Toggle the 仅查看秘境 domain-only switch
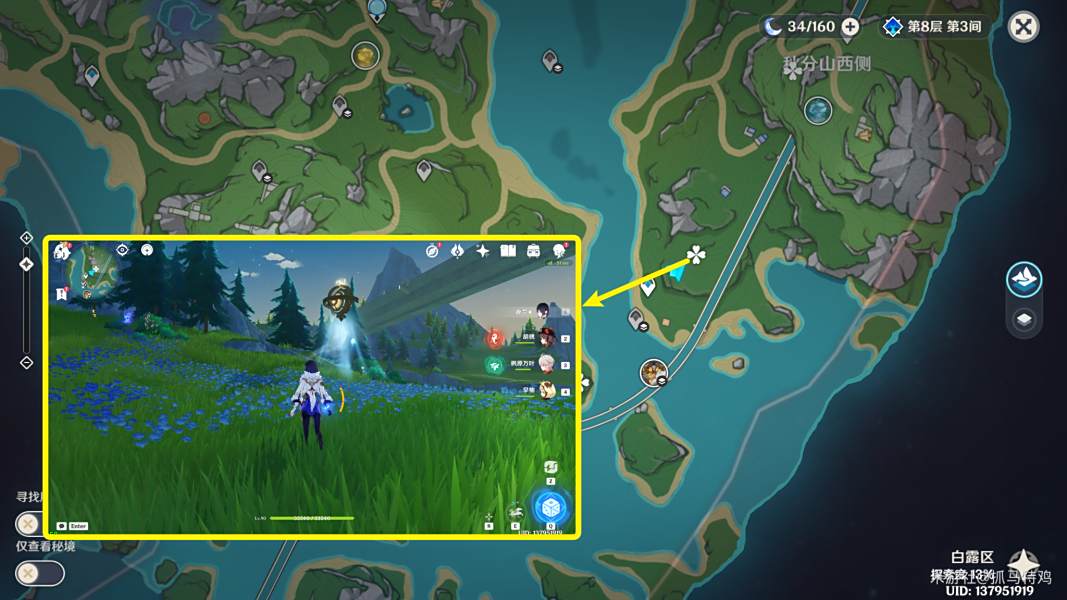Image resolution: width=1067 pixels, height=600 pixels. tap(39, 573)
